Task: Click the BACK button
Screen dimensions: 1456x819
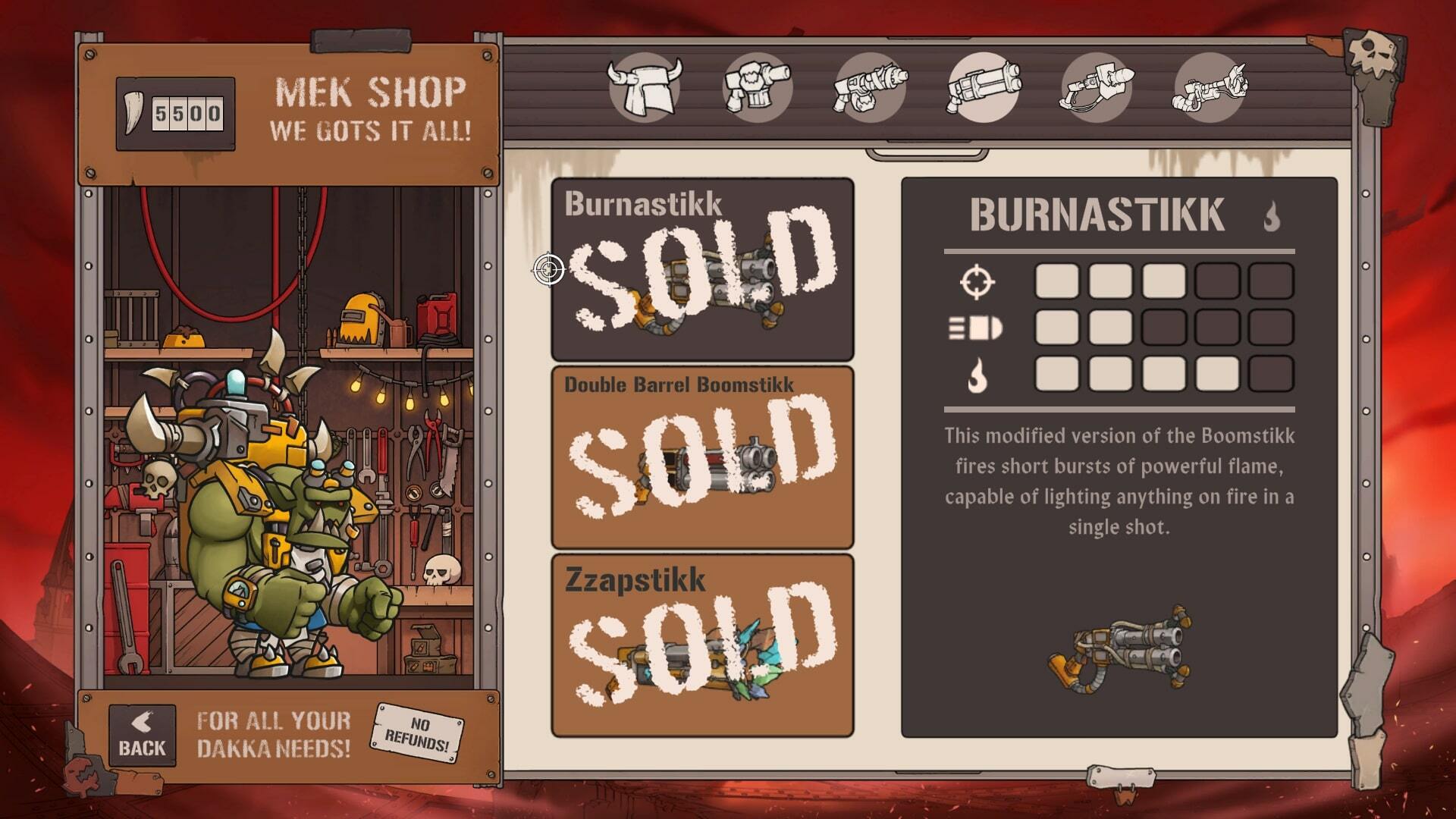Action: tap(141, 732)
